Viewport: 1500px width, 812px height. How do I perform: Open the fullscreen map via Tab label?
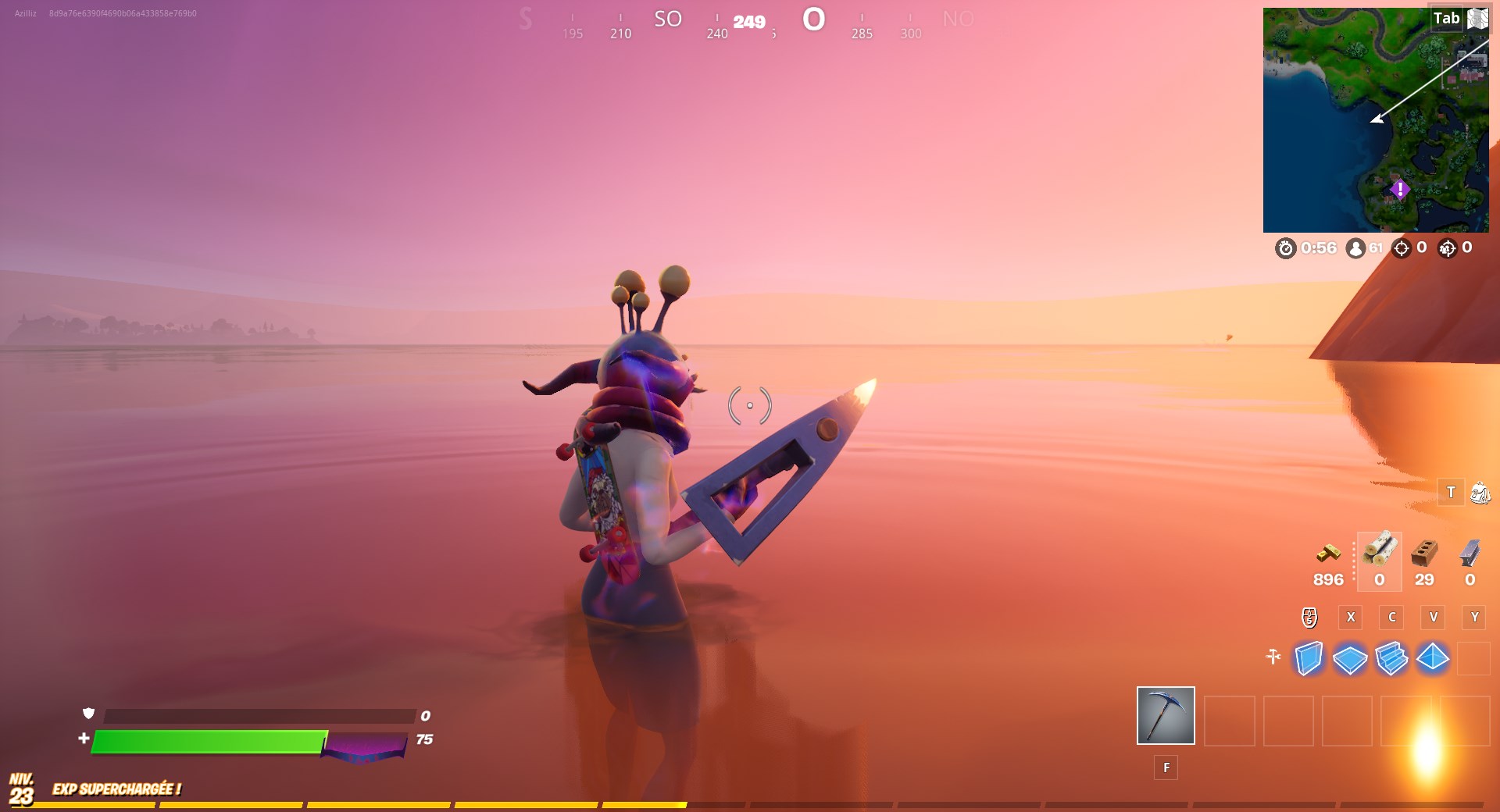[x=1448, y=17]
